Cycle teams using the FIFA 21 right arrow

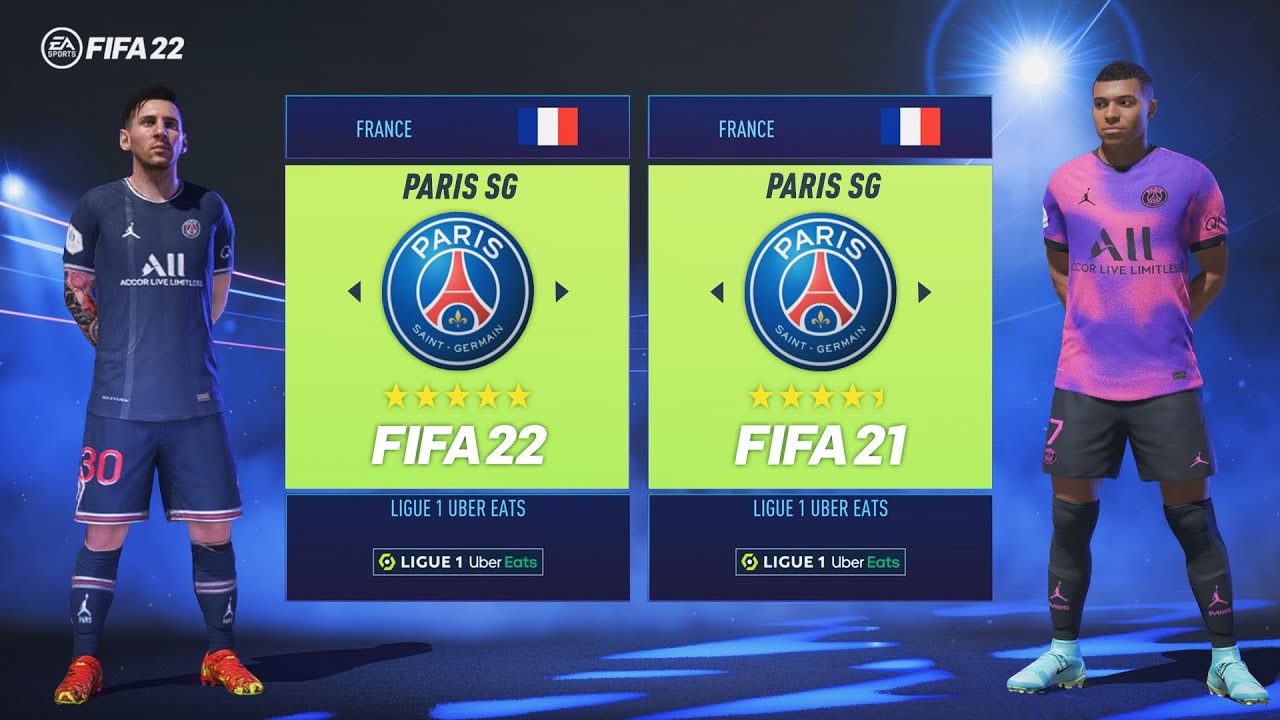(x=923, y=290)
